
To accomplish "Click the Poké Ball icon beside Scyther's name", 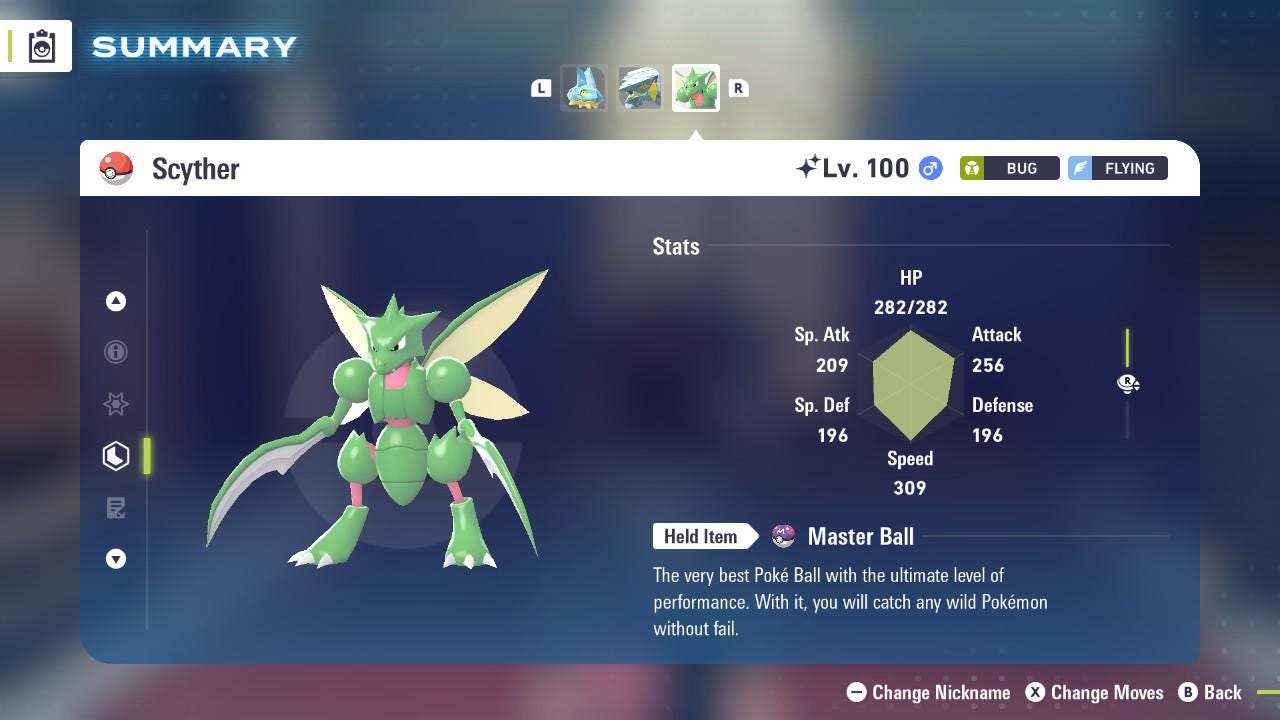I will (116, 168).
